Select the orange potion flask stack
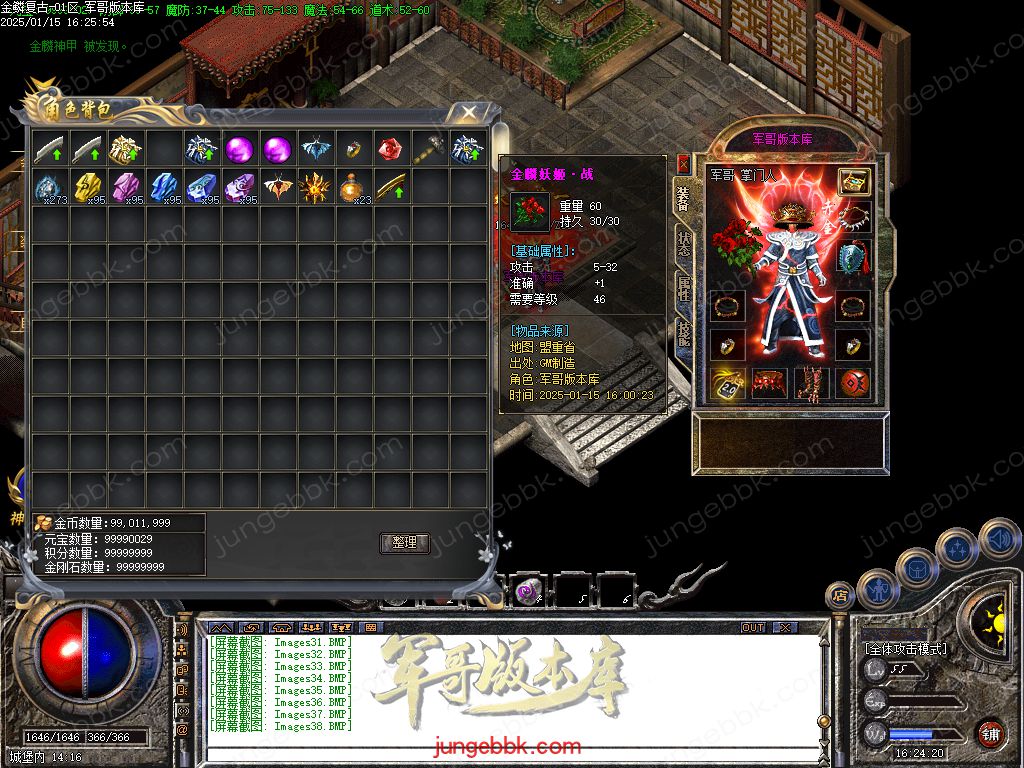The height and width of the screenshot is (768, 1024). (x=352, y=187)
